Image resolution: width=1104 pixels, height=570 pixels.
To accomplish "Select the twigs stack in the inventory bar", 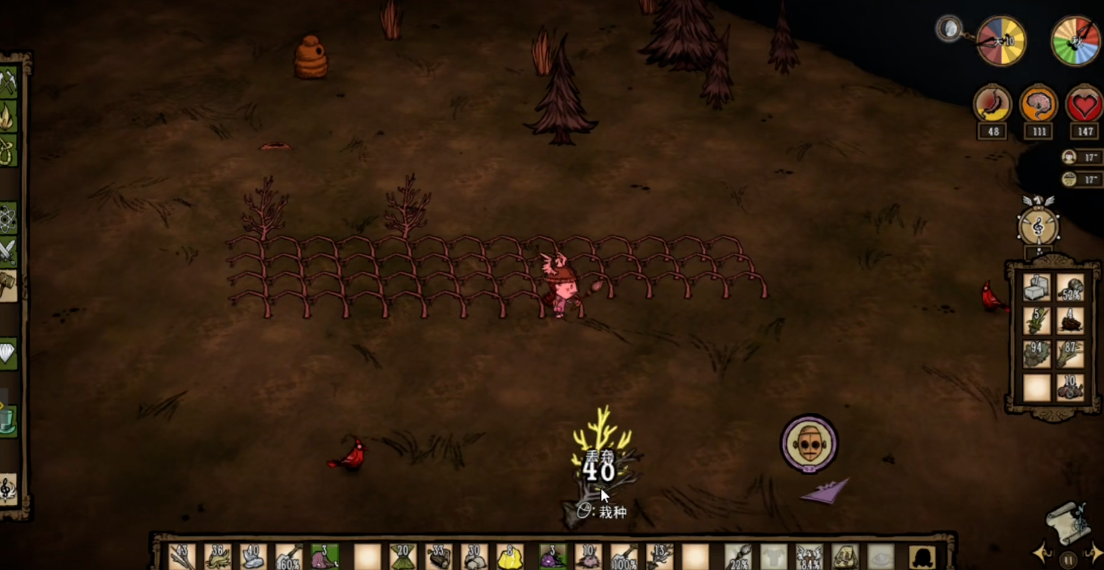I will click(182, 556).
